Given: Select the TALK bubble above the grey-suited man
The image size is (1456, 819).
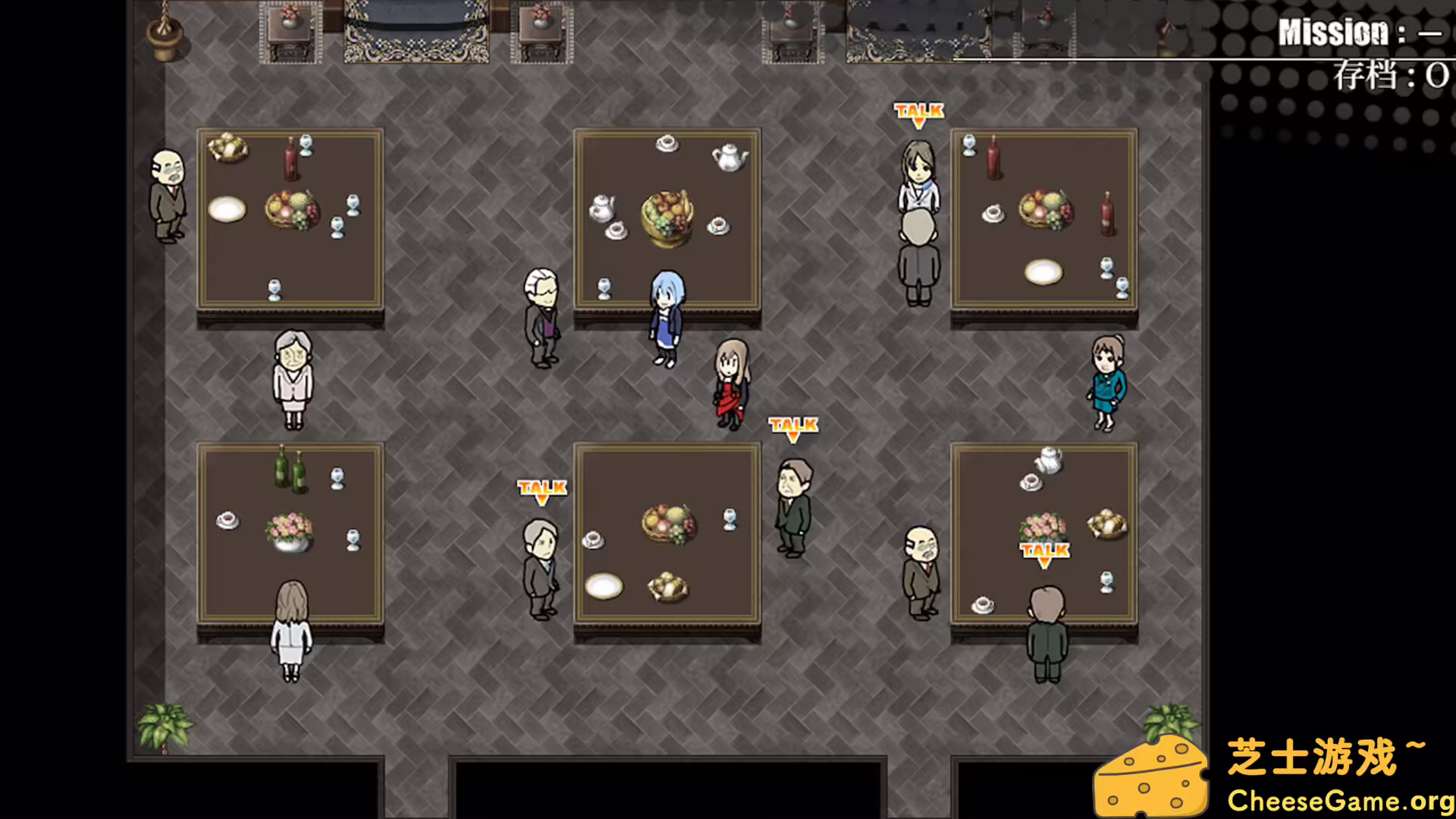Looking at the screenshot, I should (x=541, y=489).
